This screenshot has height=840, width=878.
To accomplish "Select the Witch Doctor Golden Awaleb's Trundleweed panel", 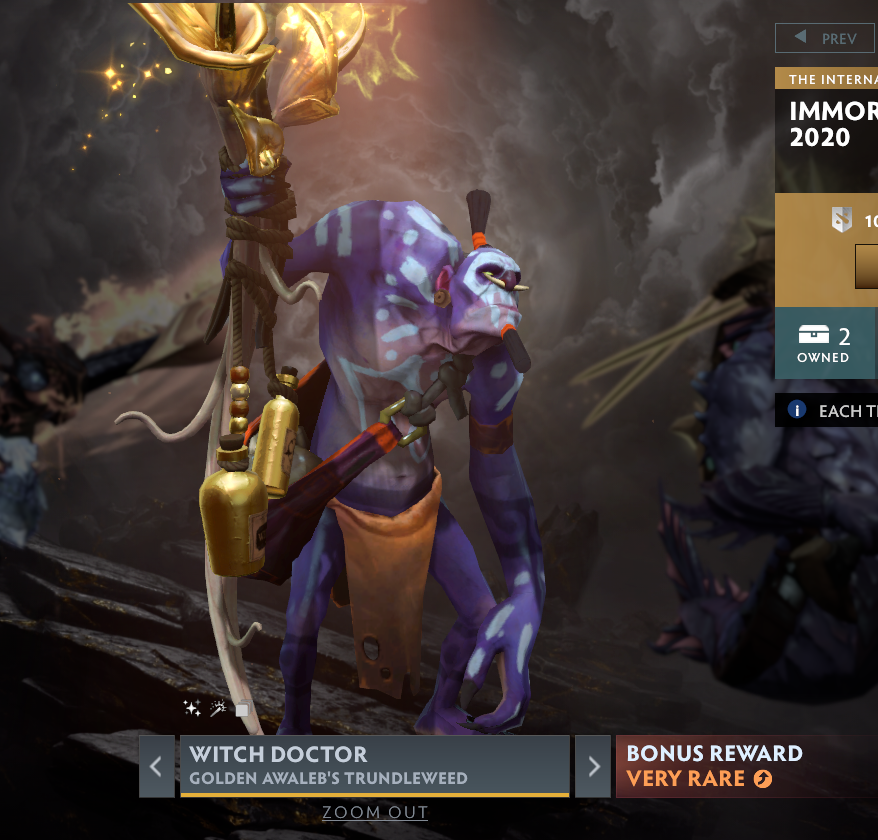I will point(374,765).
